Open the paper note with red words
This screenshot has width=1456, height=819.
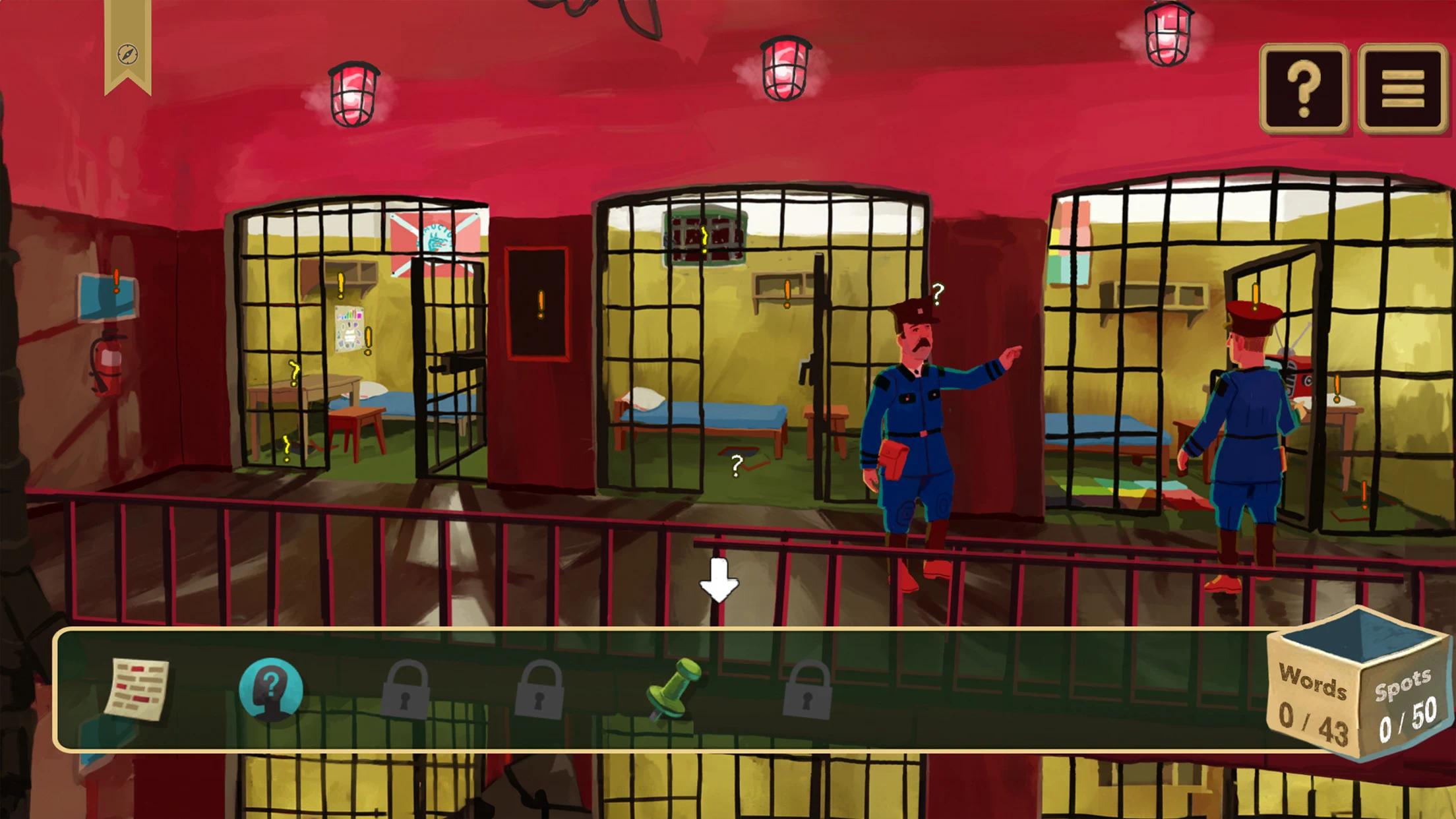(x=137, y=688)
